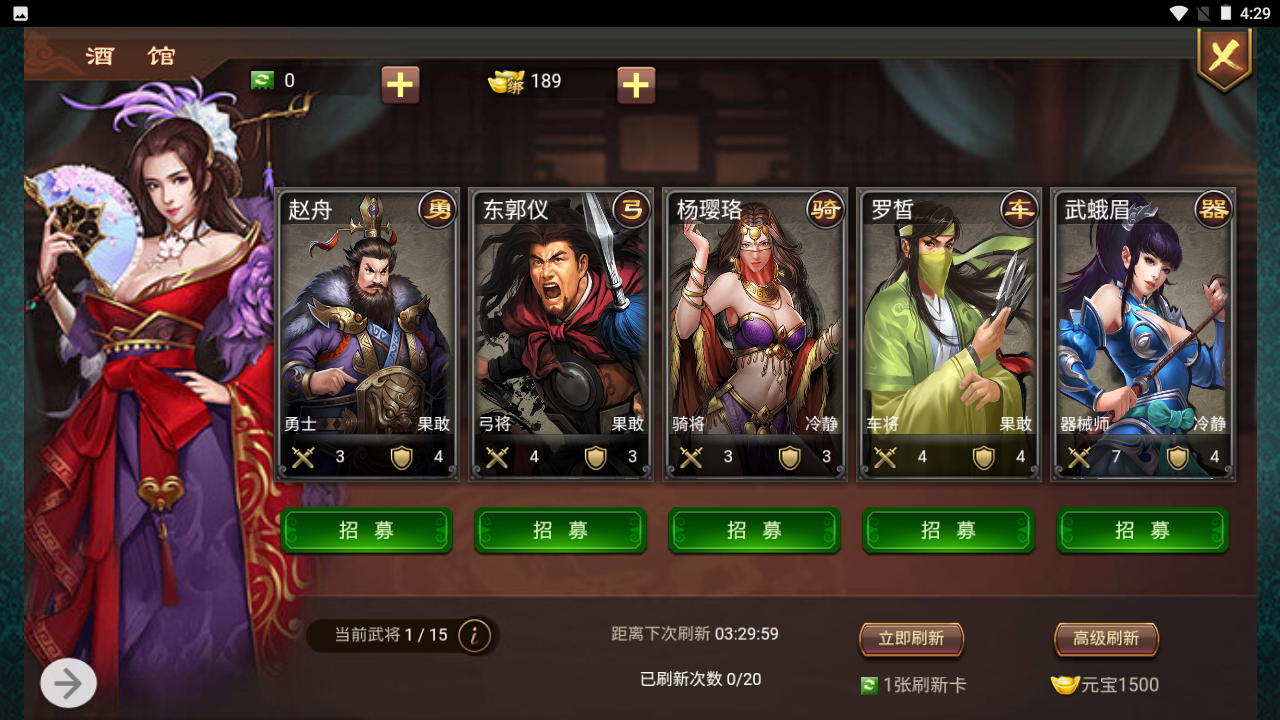
Task: Recruit 杨璎珞 with the green 招募 button
Action: (x=755, y=530)
